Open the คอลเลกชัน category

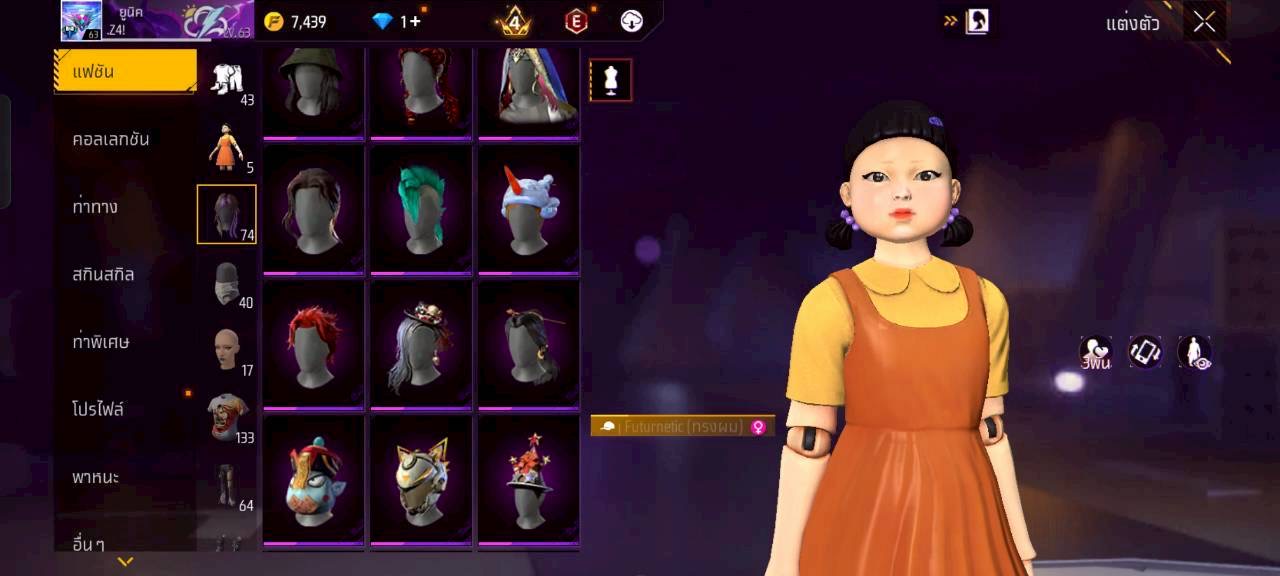(111, 139)
